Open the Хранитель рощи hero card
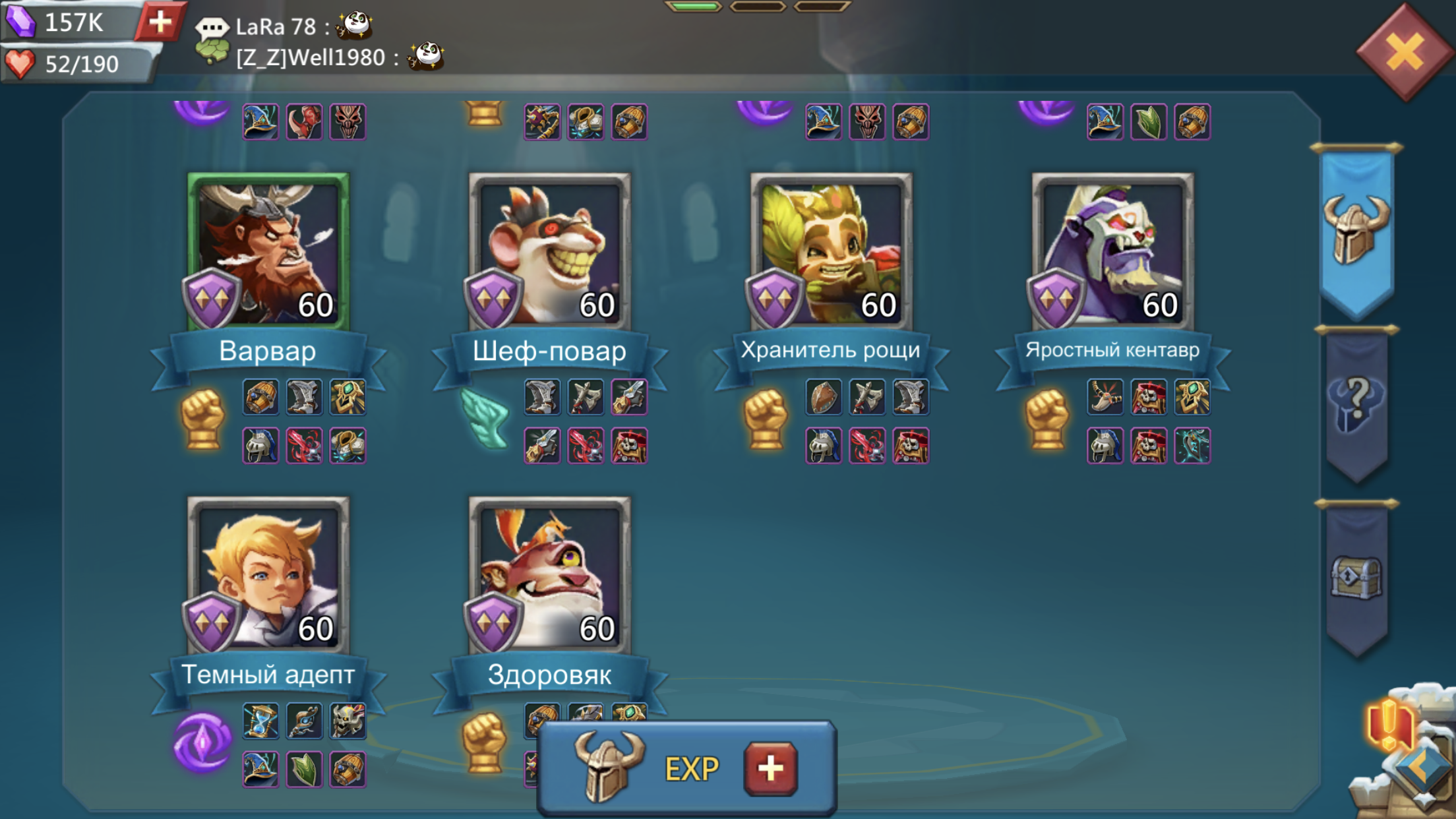Image resolution: width=1456 pixels, height=819 pixels. 831,252
